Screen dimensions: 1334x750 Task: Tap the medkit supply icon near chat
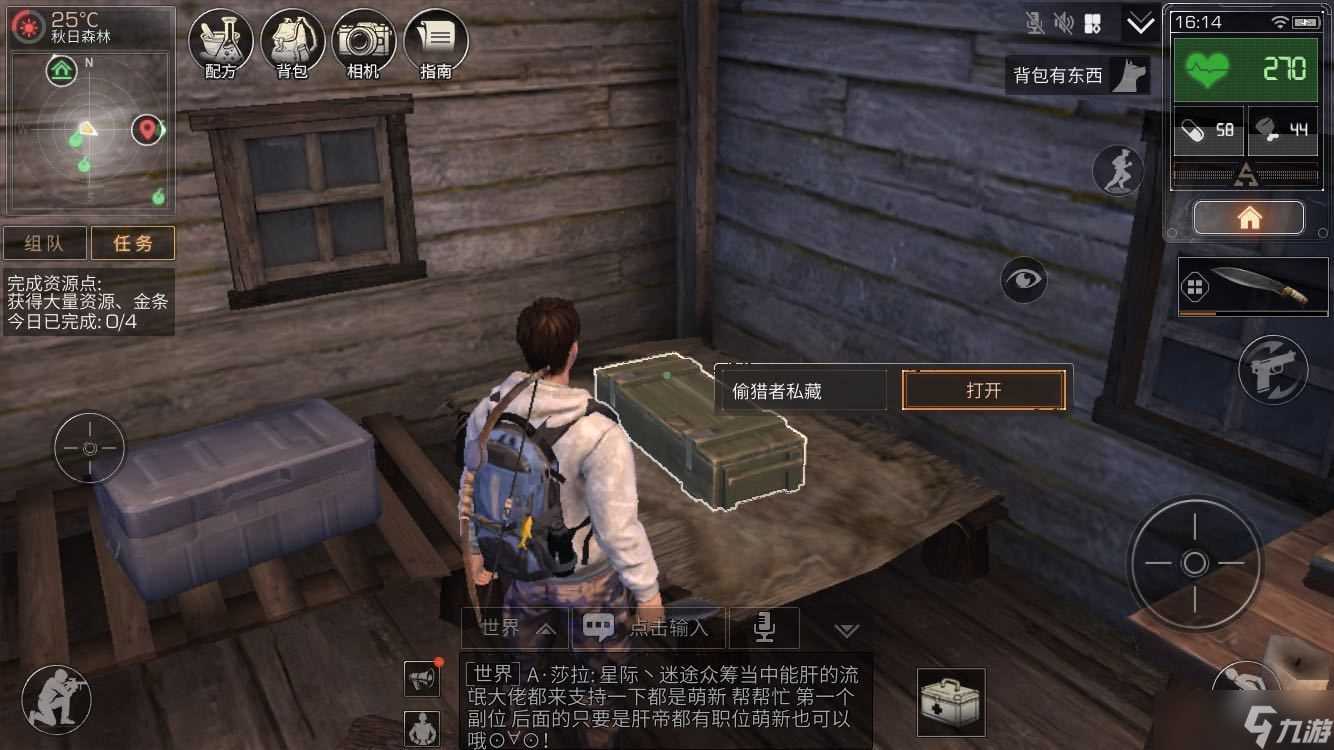[x=950, y=704]
